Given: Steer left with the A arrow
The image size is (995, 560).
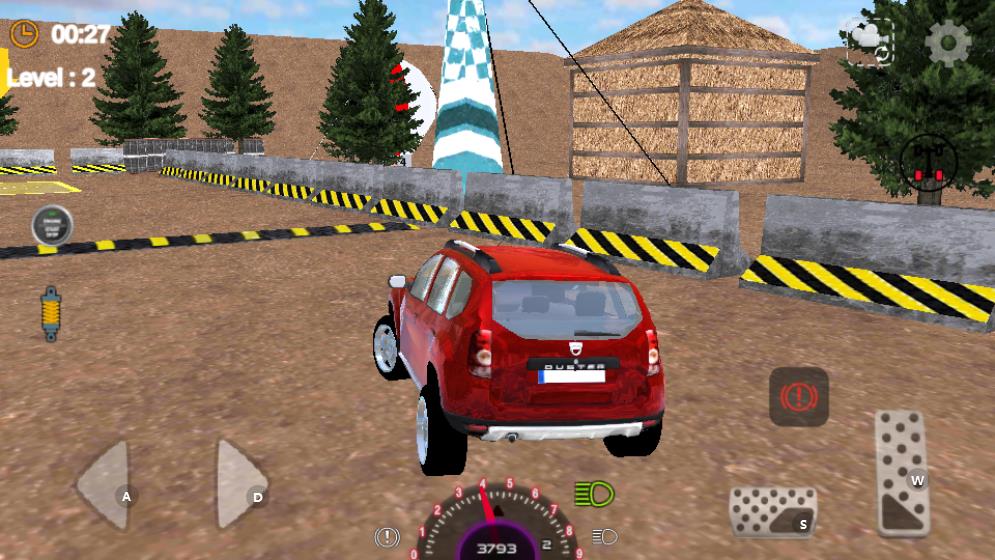Looking at the screenshot, I should (106, 485).
